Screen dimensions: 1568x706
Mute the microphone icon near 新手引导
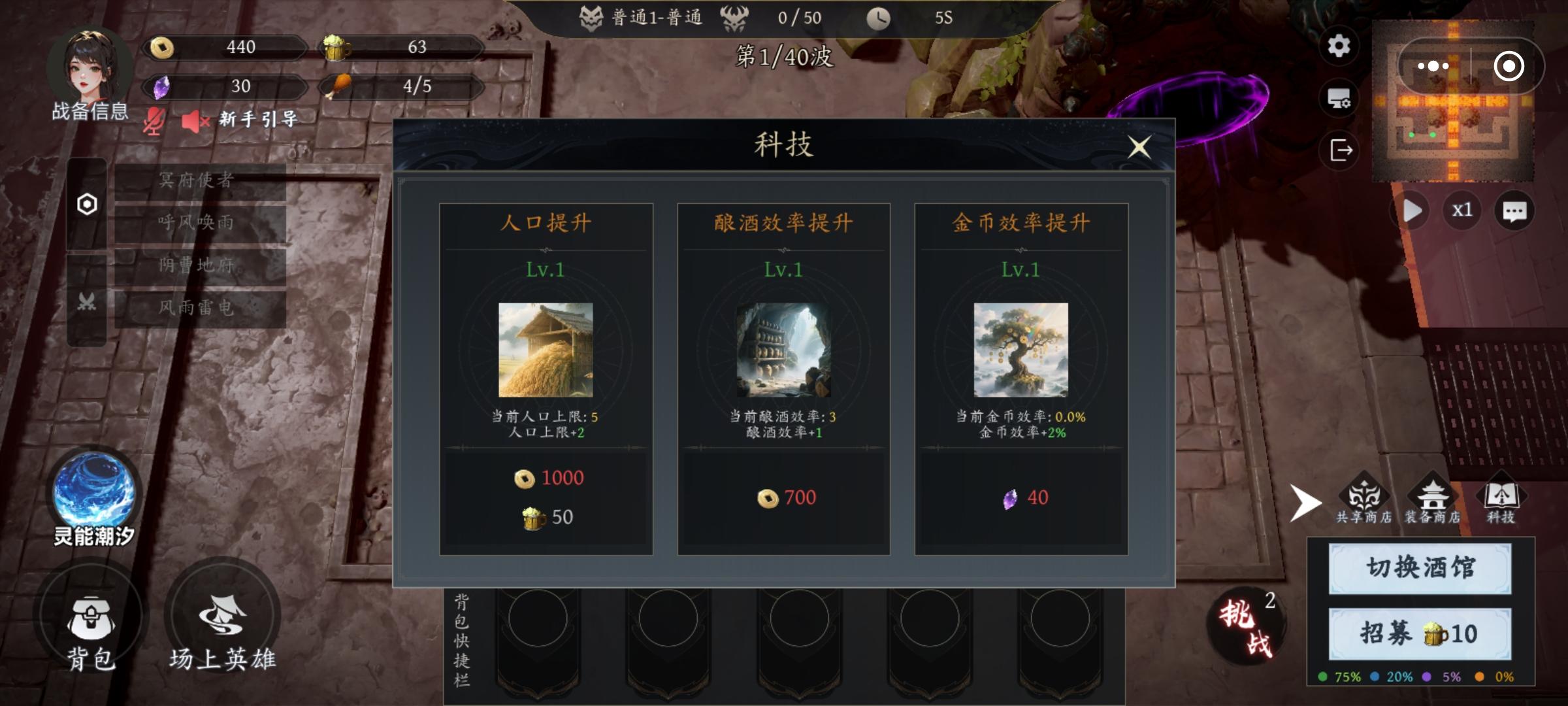pyautogui.click(x=155, y=121)
